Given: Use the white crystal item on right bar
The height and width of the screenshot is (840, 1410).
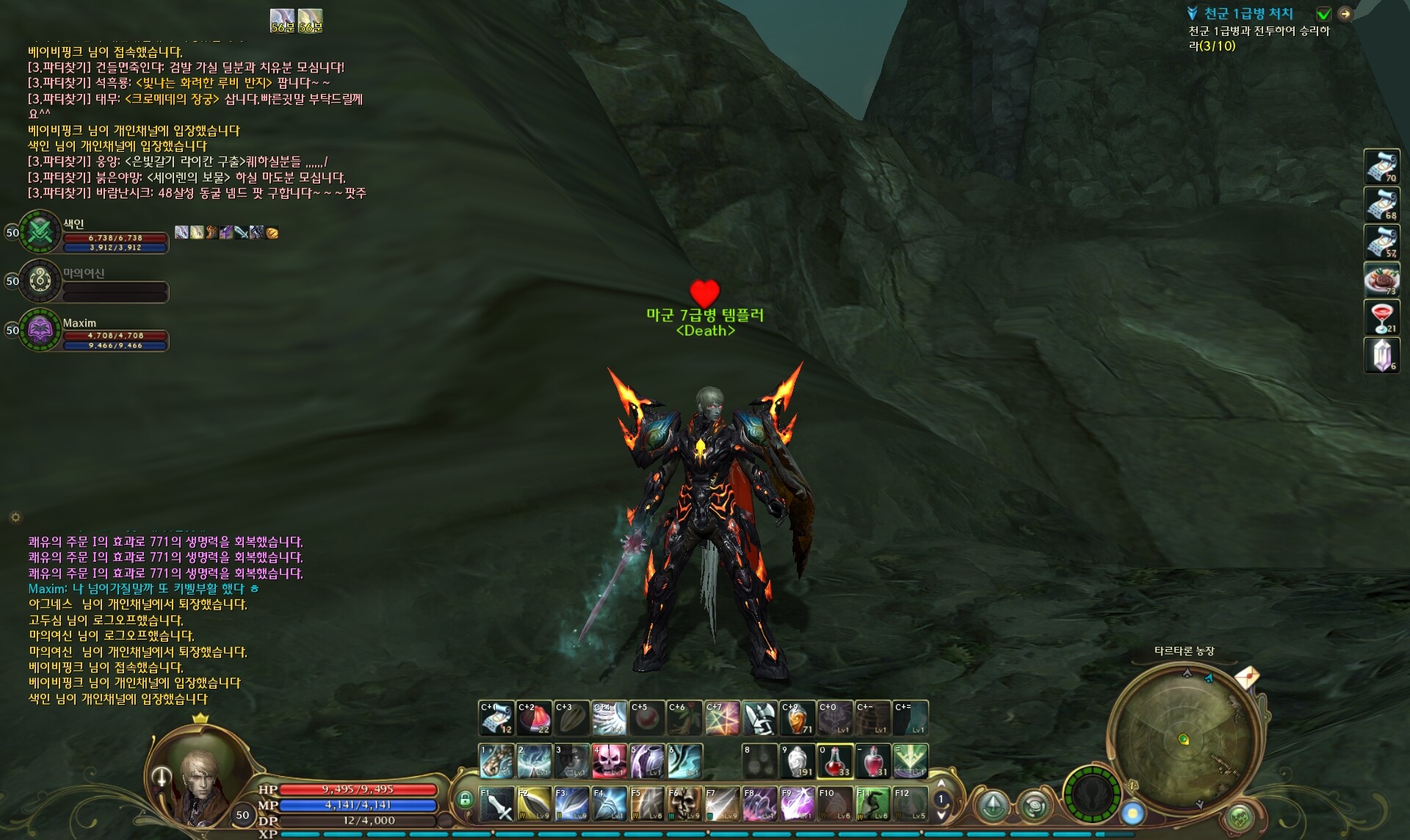Looking at the screenshot, I should point(1381,355).
